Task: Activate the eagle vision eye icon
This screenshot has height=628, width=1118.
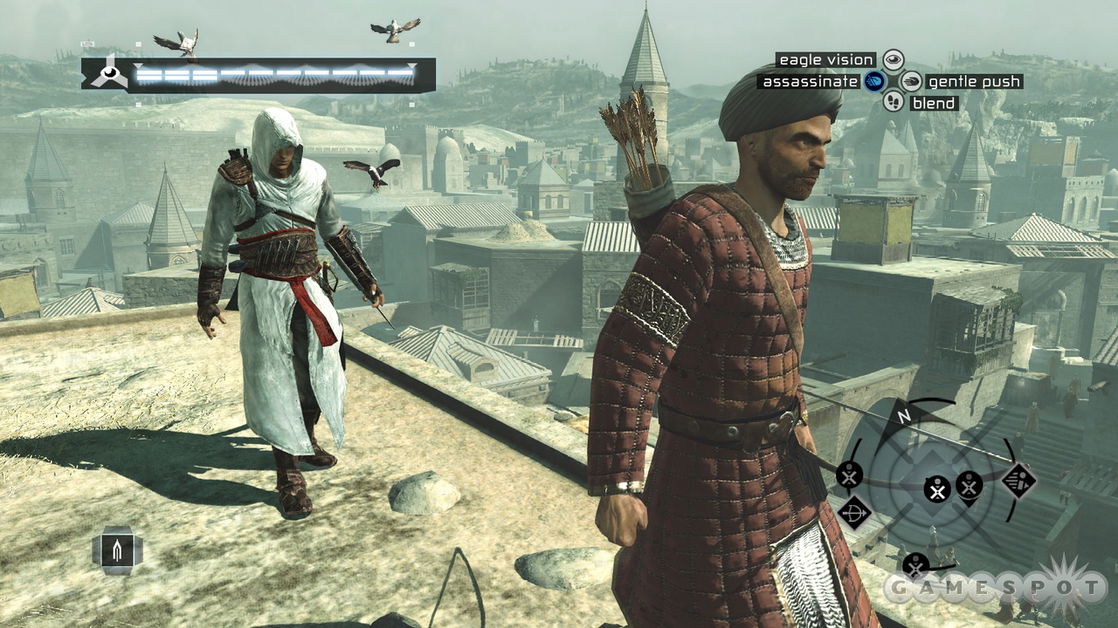Action: click(x=893, y=60)
